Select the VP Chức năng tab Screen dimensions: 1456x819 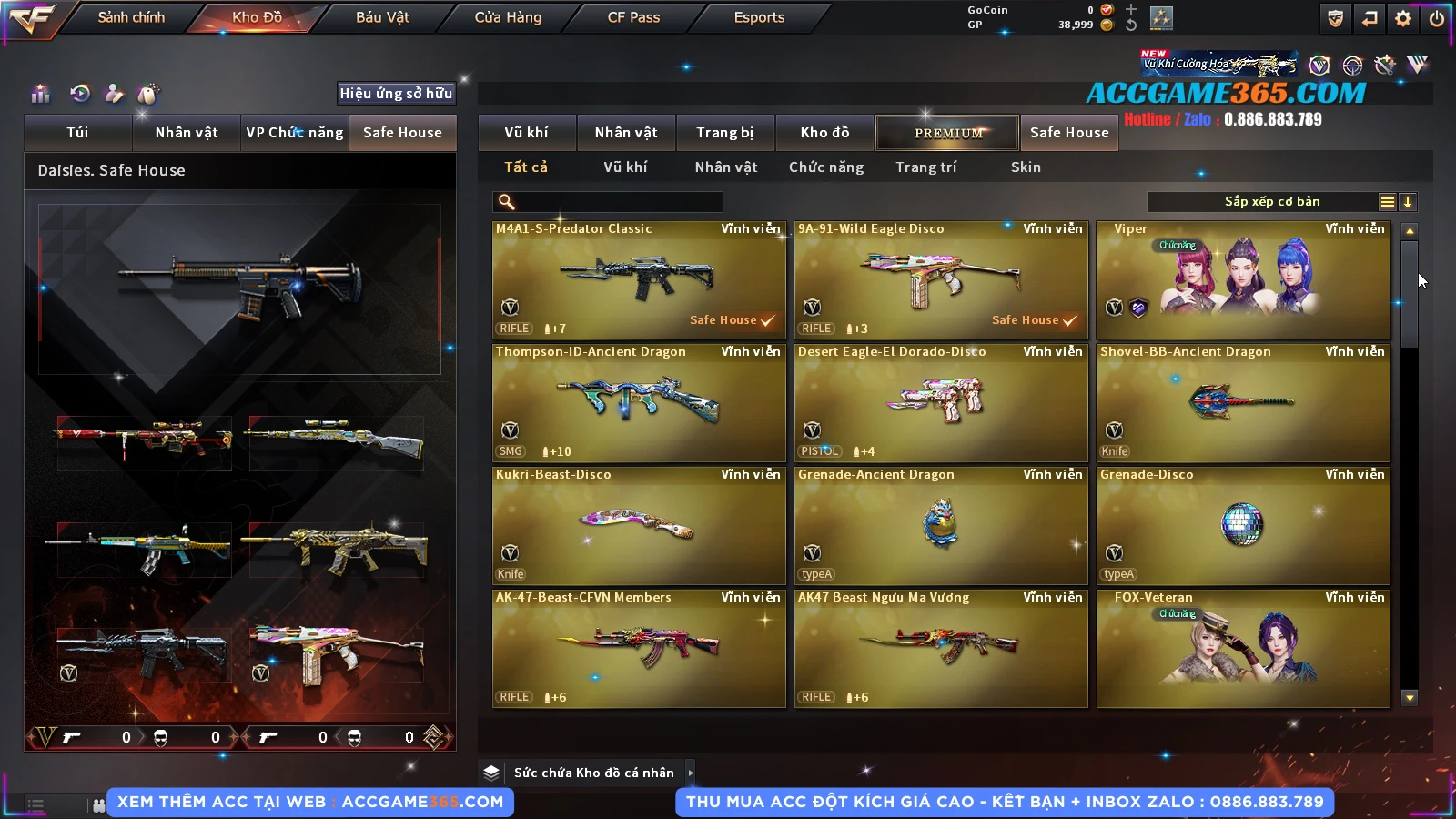point(295,133)
